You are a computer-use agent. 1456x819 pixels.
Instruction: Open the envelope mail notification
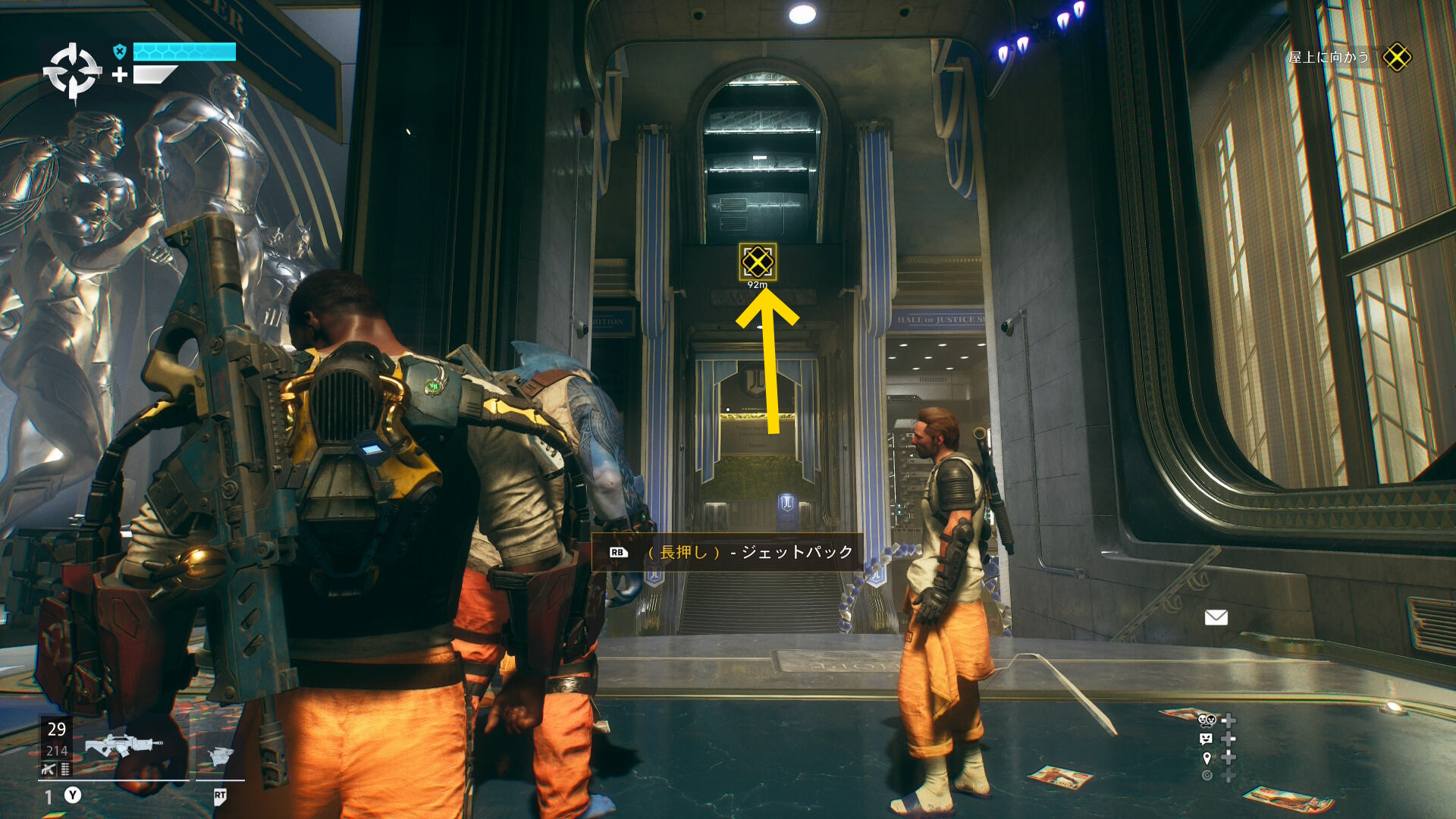coord(1216,617)
